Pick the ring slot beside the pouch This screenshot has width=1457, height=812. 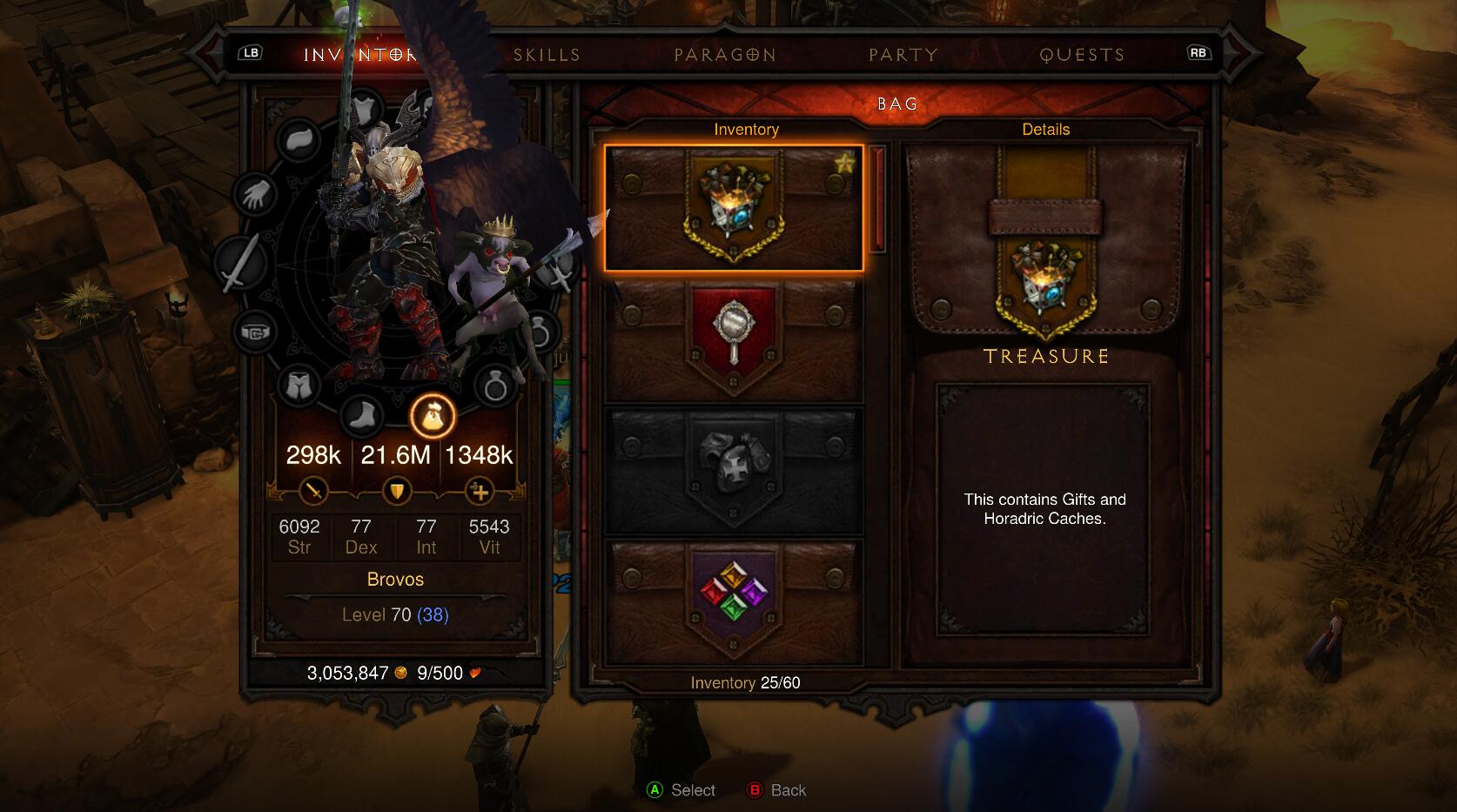495,385
